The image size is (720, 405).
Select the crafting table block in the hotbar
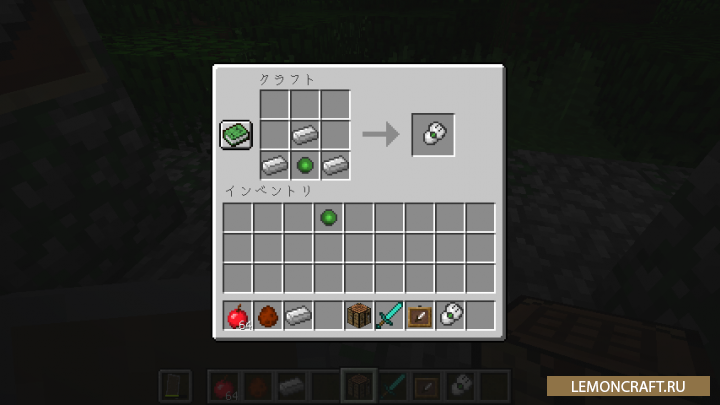(x=358, y=316)
